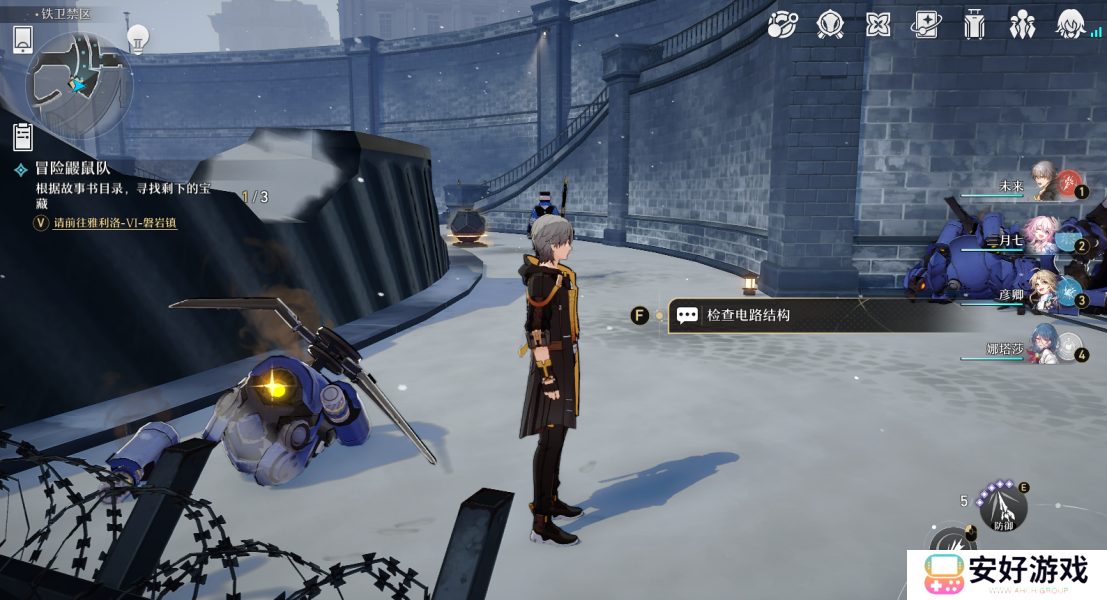Open the star card warp icon

tap(926, 25)
